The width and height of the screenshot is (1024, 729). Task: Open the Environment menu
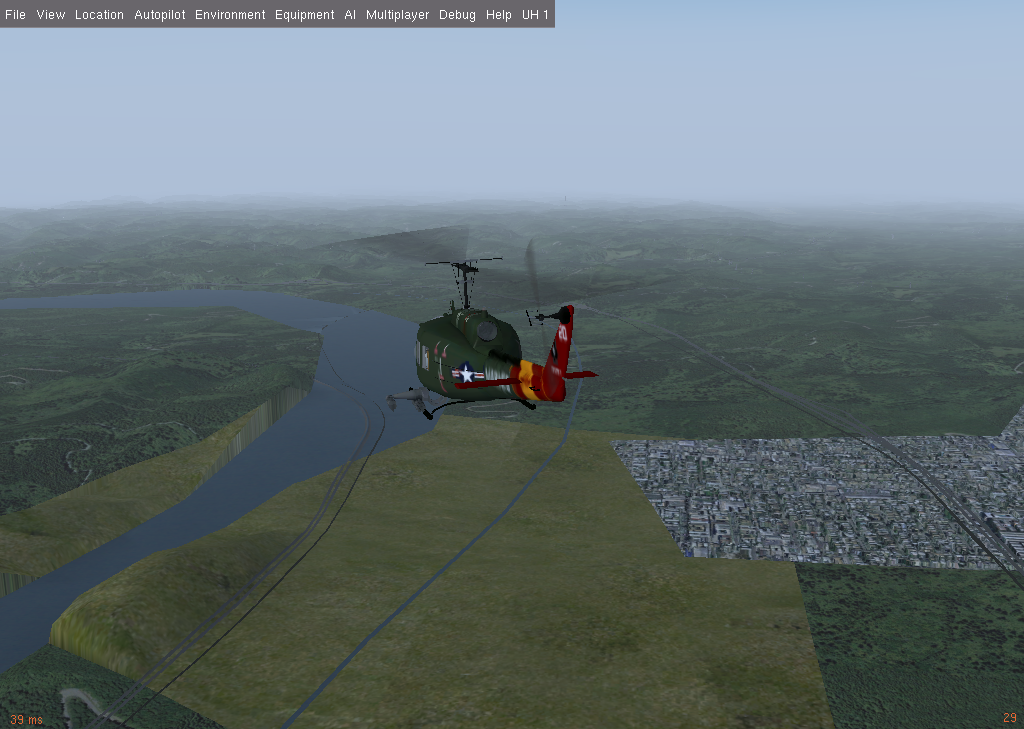(x=230, y=15)
